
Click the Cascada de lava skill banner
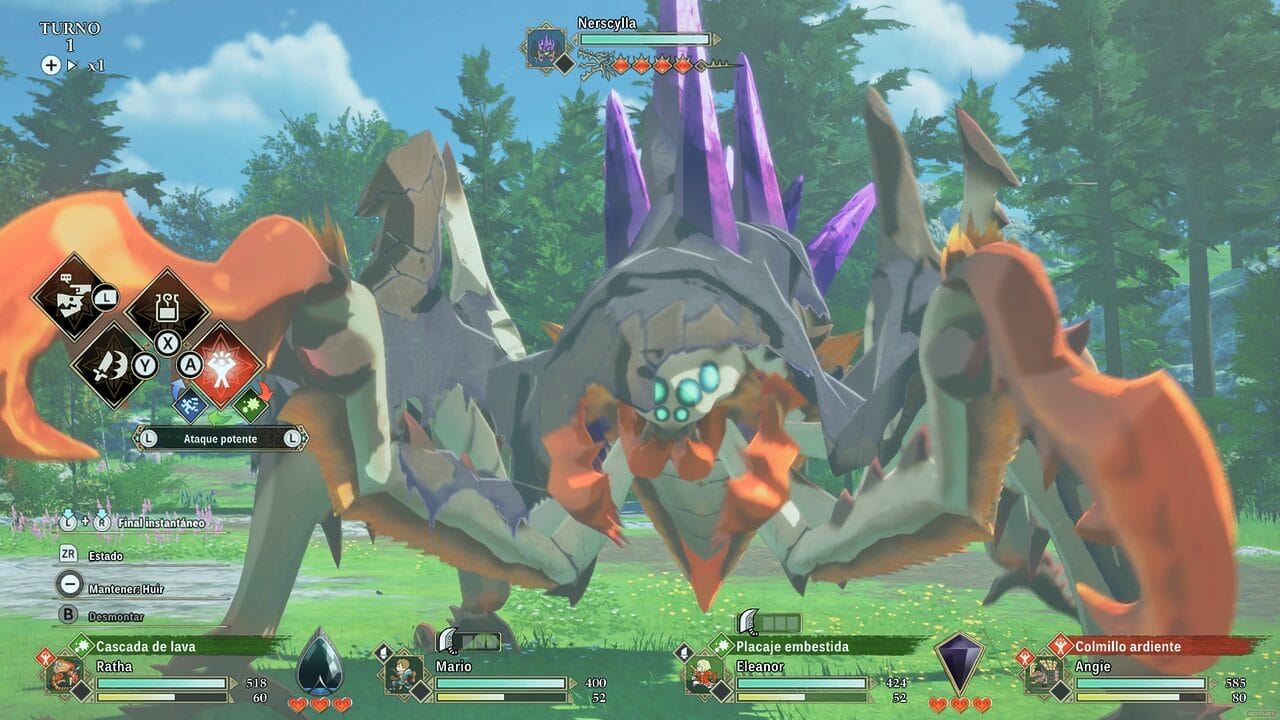coord(175,646)
